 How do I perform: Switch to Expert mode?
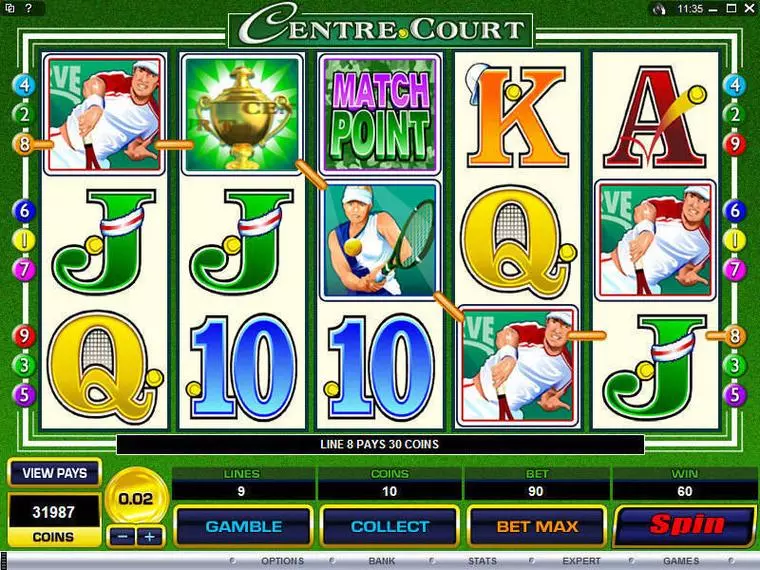[581, 562]
